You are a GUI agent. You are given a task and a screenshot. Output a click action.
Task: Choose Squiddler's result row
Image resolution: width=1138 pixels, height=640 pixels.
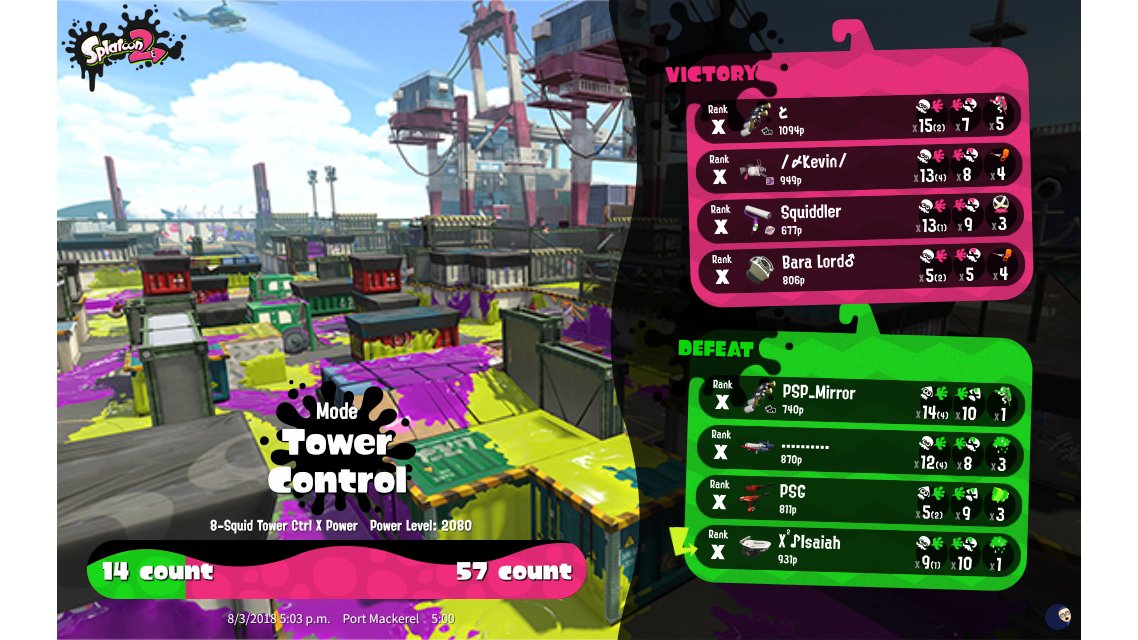point(860,220)
